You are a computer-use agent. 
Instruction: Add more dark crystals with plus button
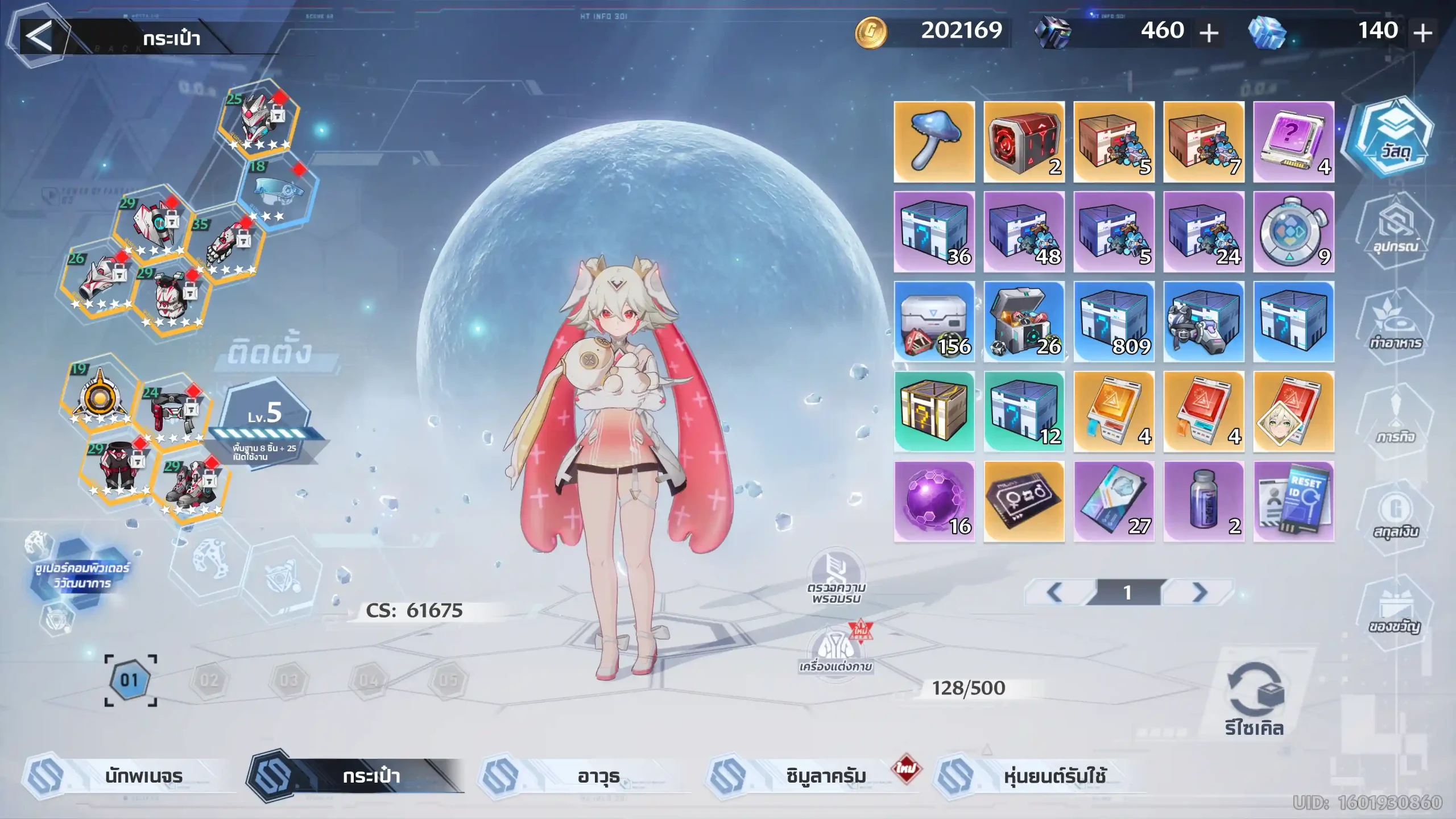[x=1209, y=34]
